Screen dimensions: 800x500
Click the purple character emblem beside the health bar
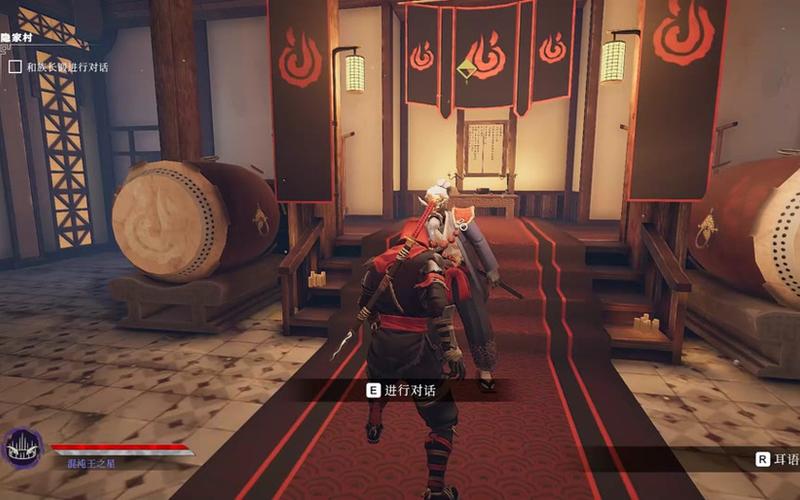22,449
